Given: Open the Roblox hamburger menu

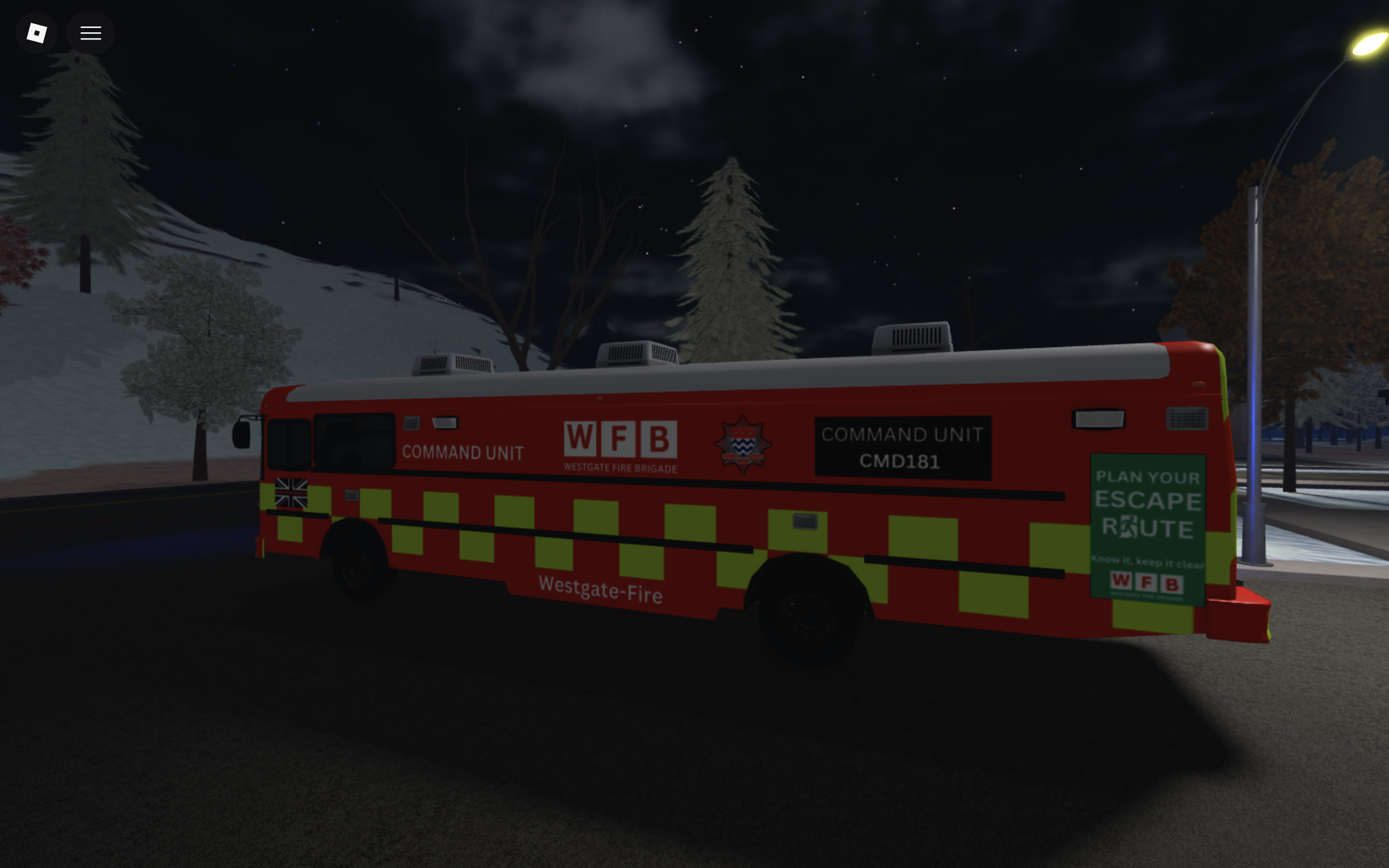Looking at the screenshot, I should point(90,33).
